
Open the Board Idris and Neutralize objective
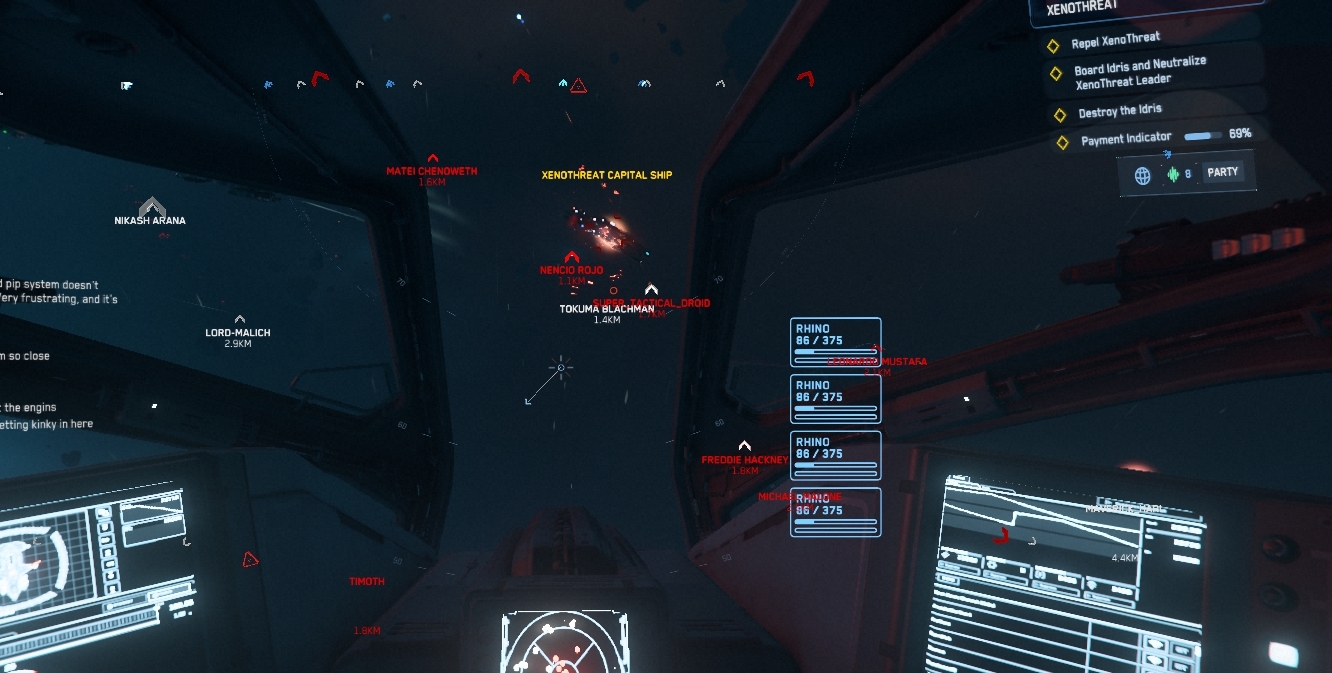point(1140,73)
